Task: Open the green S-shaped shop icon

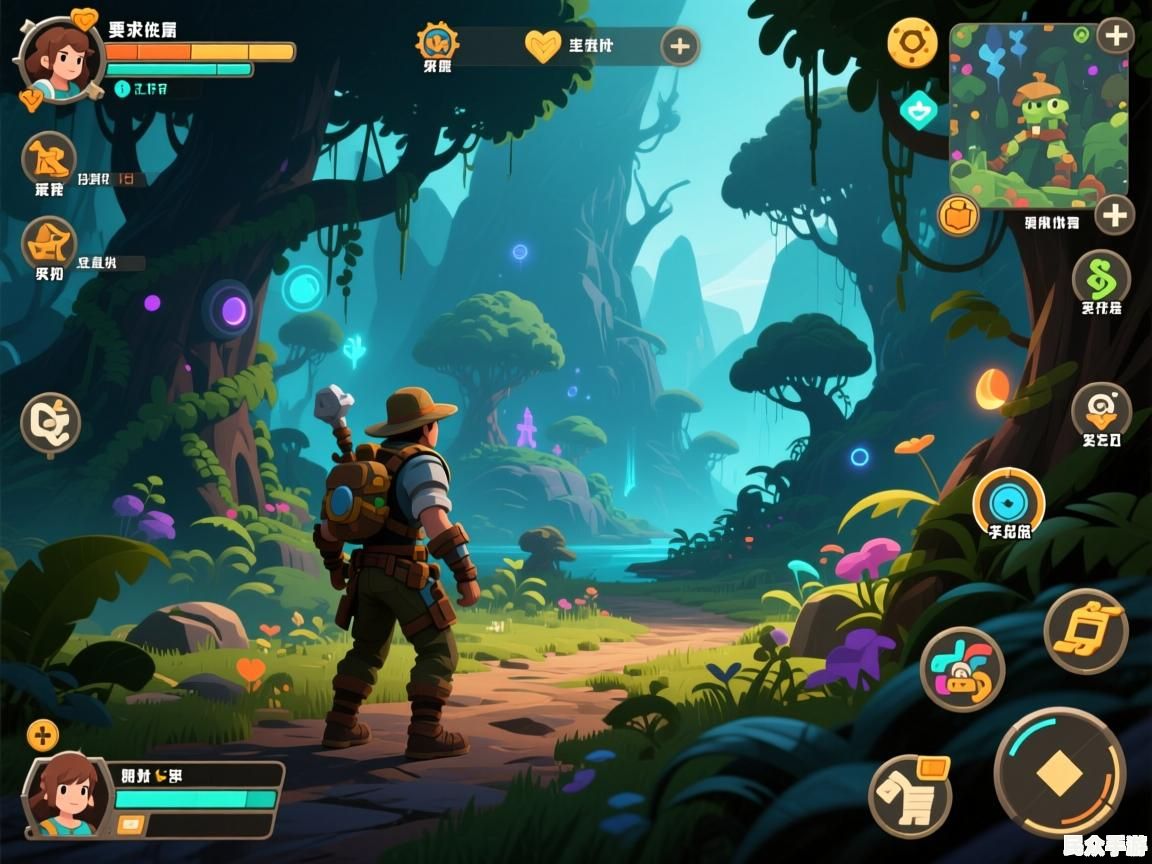Action: (1101, 276)
